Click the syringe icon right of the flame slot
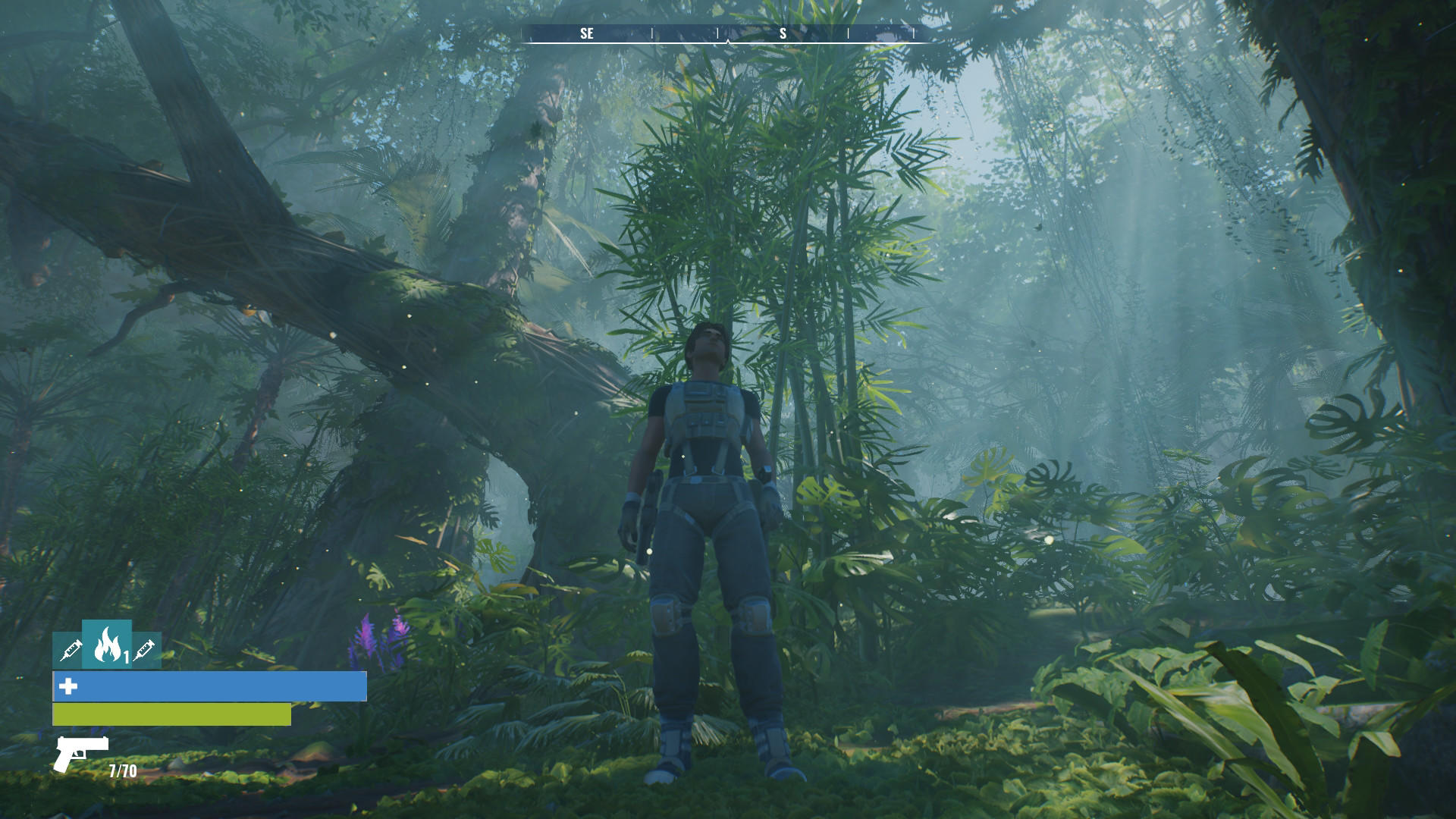This screenshot has width=1456, height=819. pos(144,651)
